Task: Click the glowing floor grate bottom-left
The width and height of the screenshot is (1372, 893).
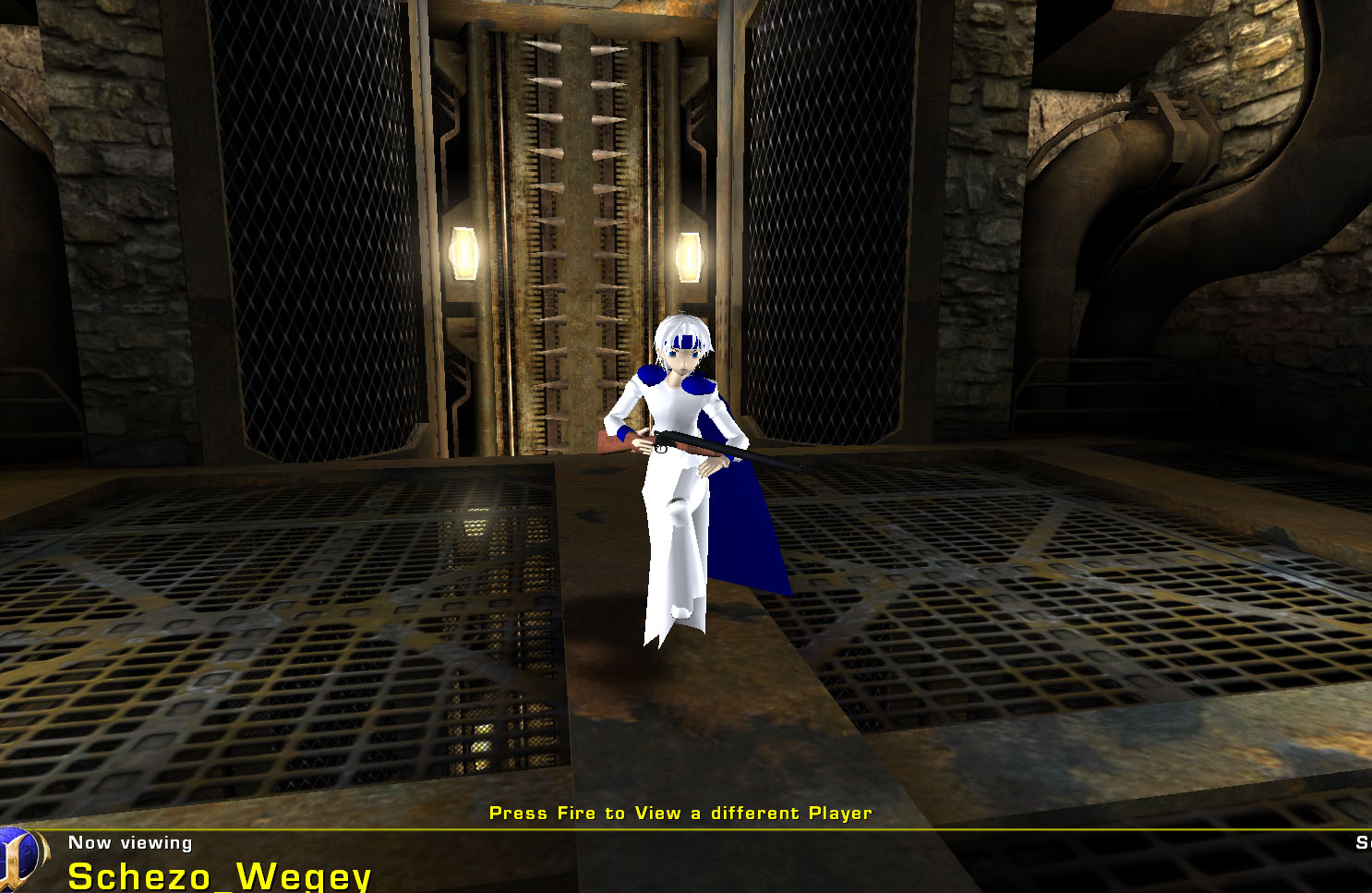Action: tap(480, 739)
